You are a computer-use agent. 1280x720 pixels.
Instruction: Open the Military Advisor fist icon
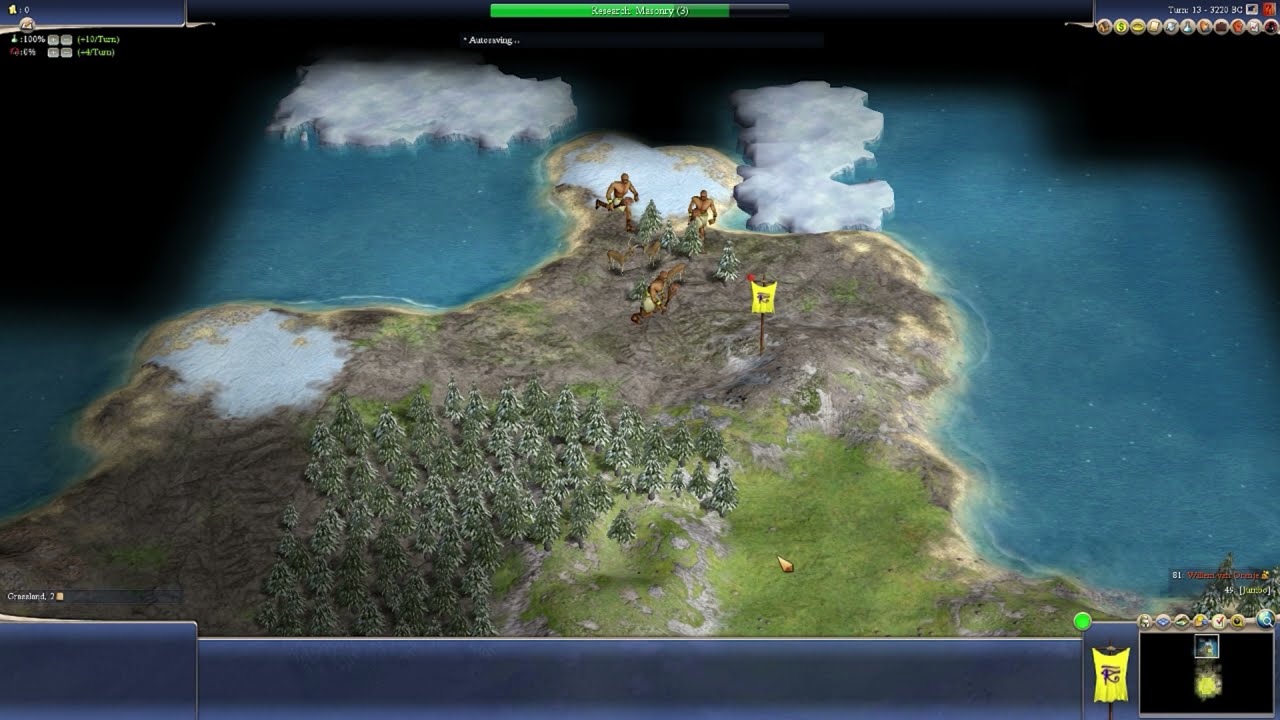pos(1236,27)
